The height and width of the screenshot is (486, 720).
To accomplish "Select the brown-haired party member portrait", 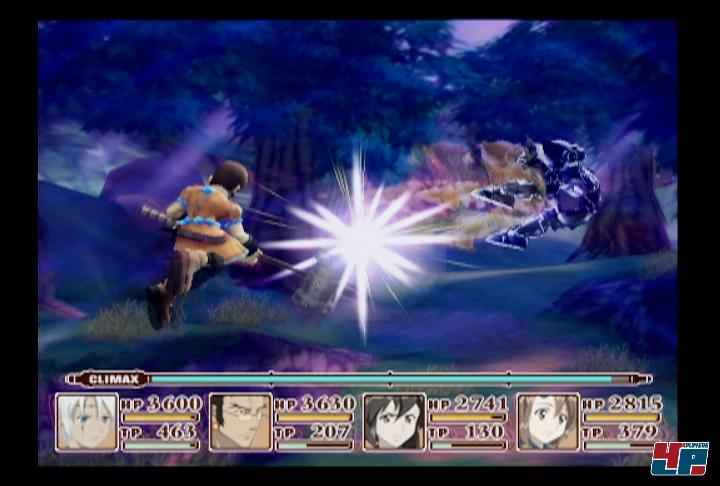I will click(x=548, y=422).
